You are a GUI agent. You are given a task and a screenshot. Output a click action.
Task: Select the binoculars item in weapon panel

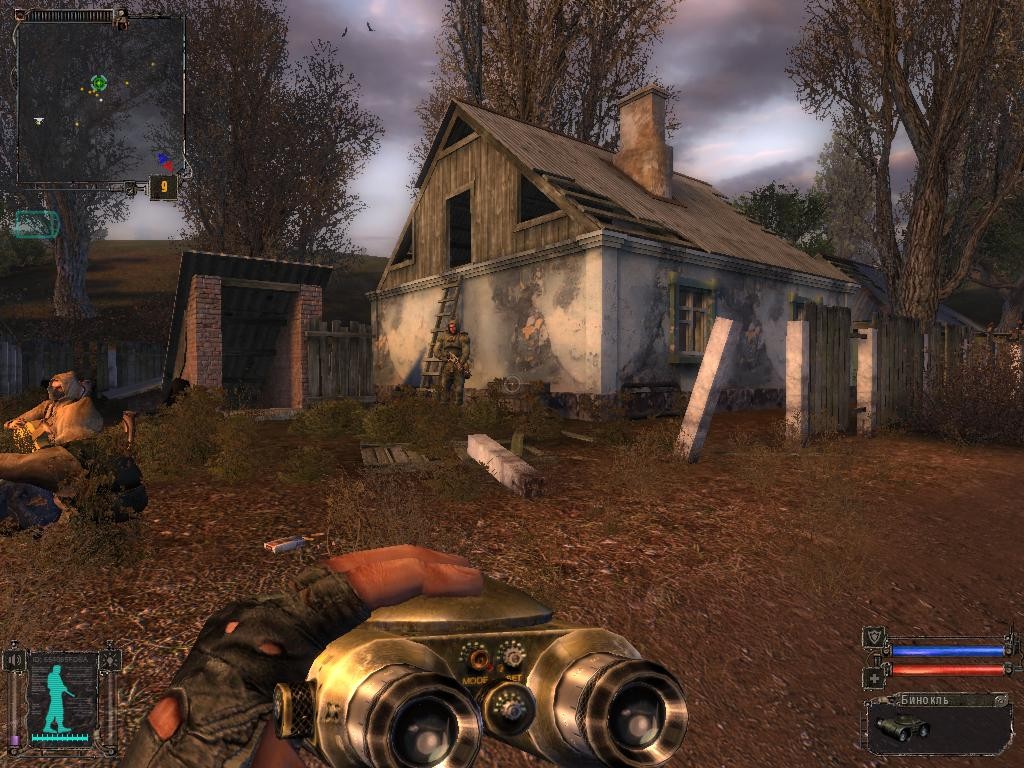click(902, 728)
